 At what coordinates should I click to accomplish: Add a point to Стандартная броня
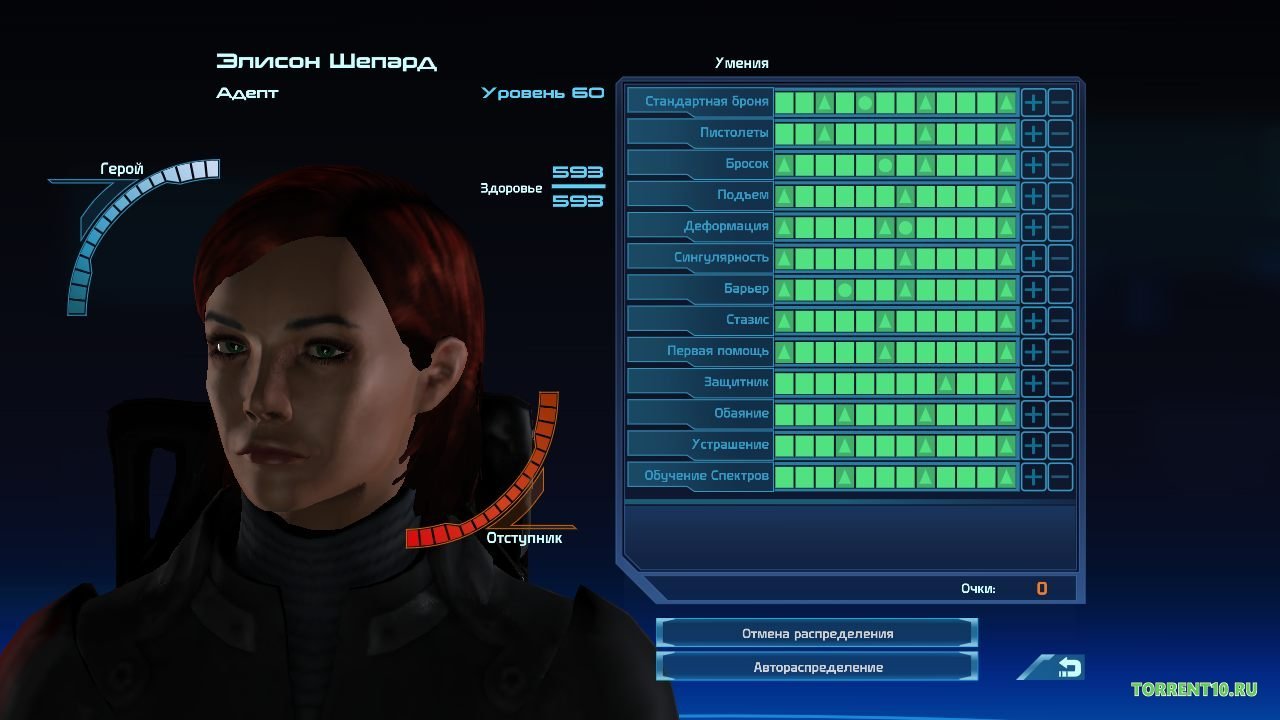pyautogui.click(x=1033, y=102)
